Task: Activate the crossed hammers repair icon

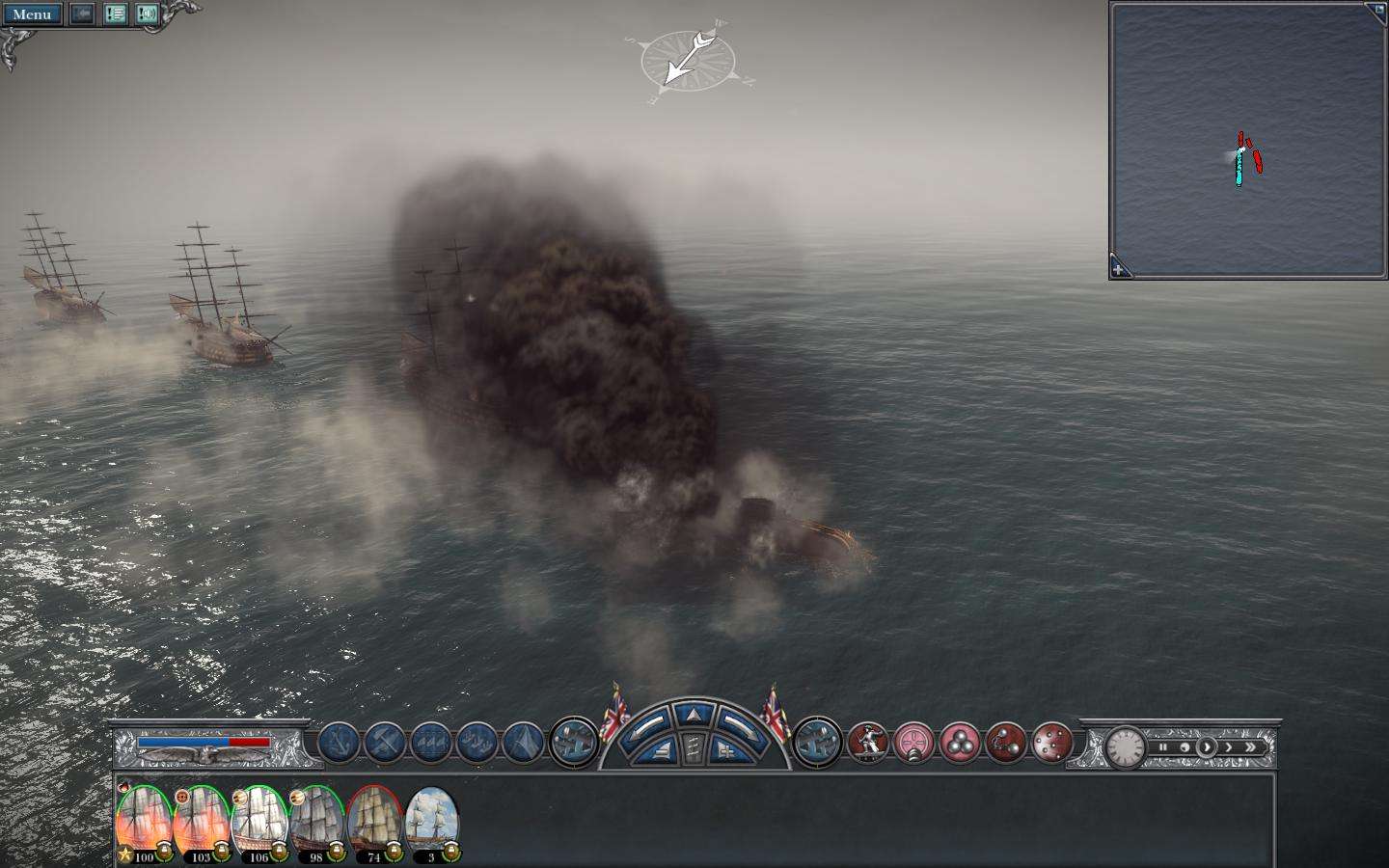Action: coord(385,744)
